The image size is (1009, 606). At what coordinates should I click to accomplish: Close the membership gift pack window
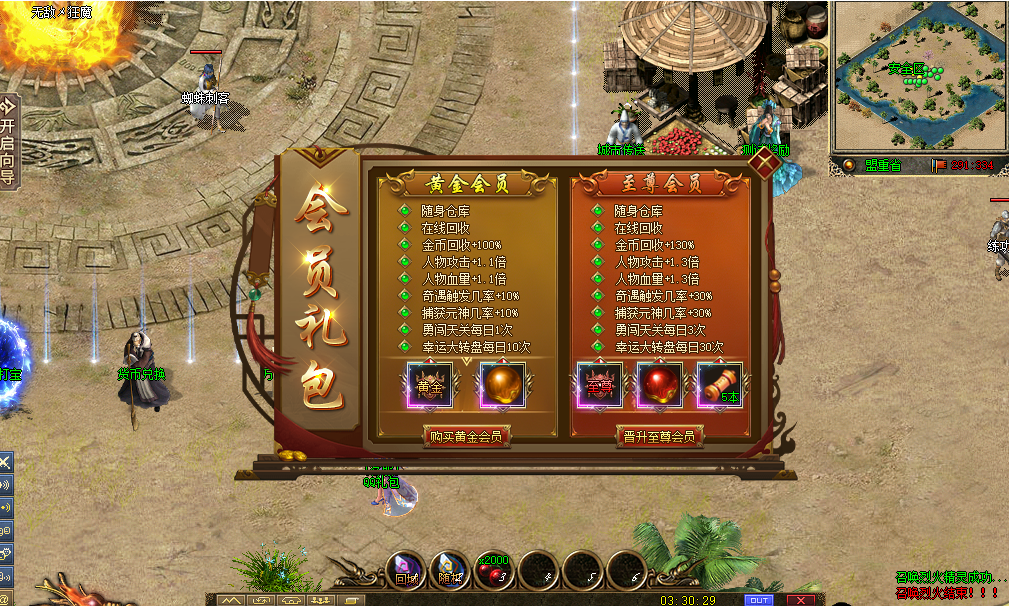766,163
